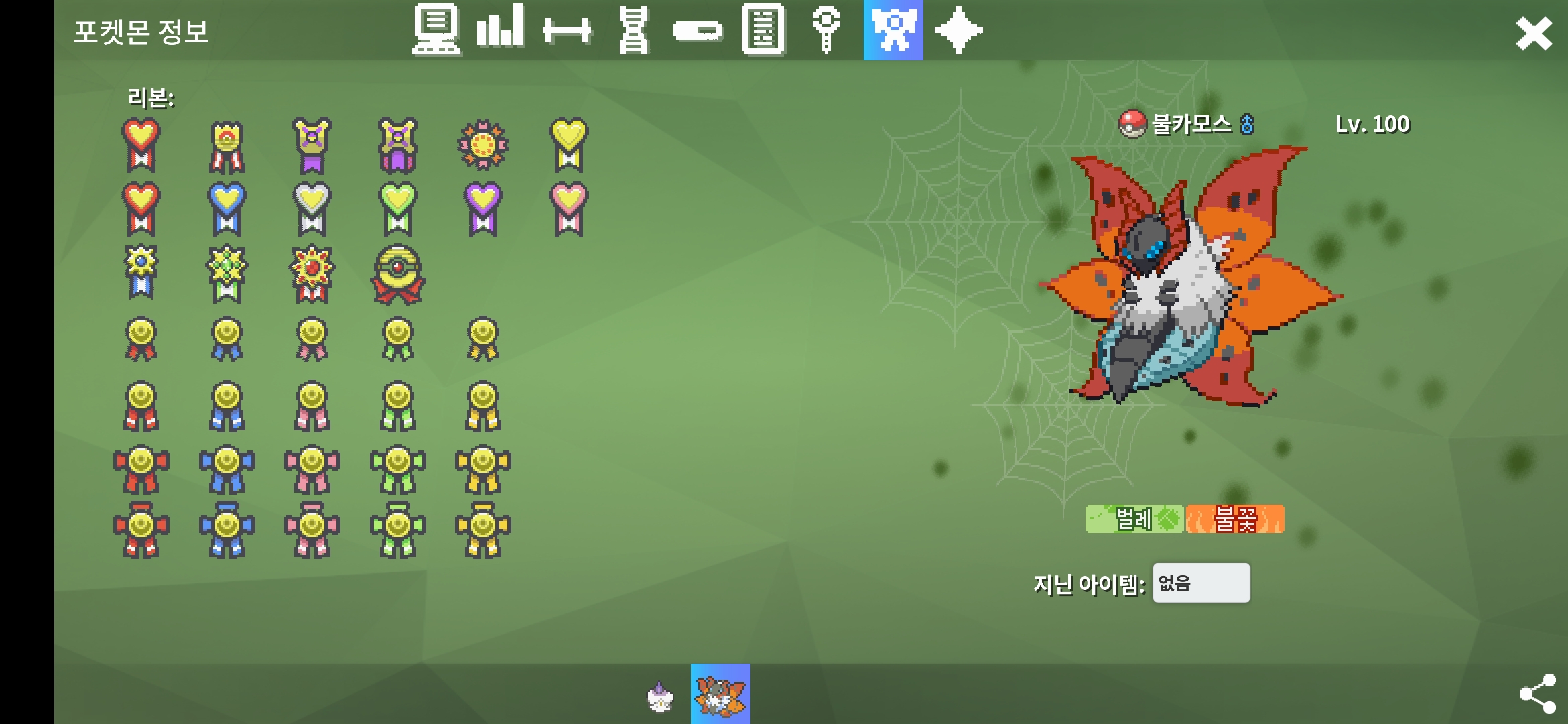Select the key-shaped tab
Image resolution: width=1568 pixels, height=724 pixels.
pyautogui.click(x=826, y=30)
